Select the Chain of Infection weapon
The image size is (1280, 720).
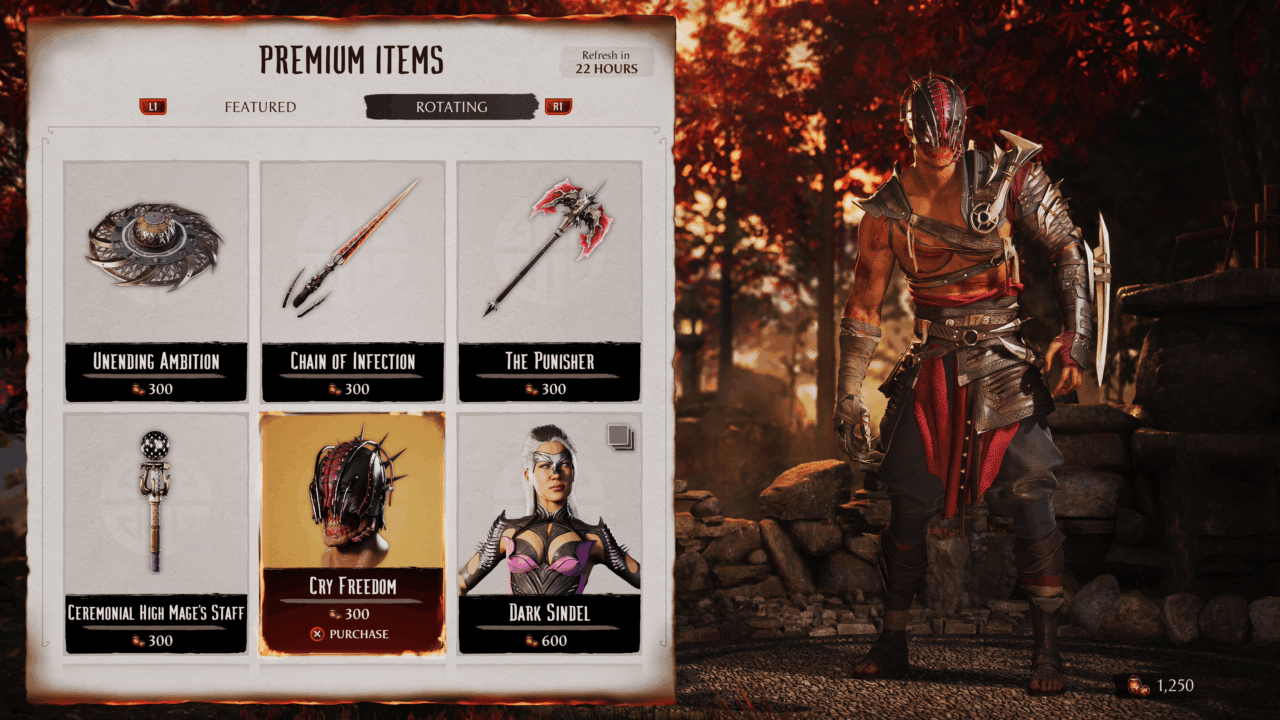(x=352, y=280)
